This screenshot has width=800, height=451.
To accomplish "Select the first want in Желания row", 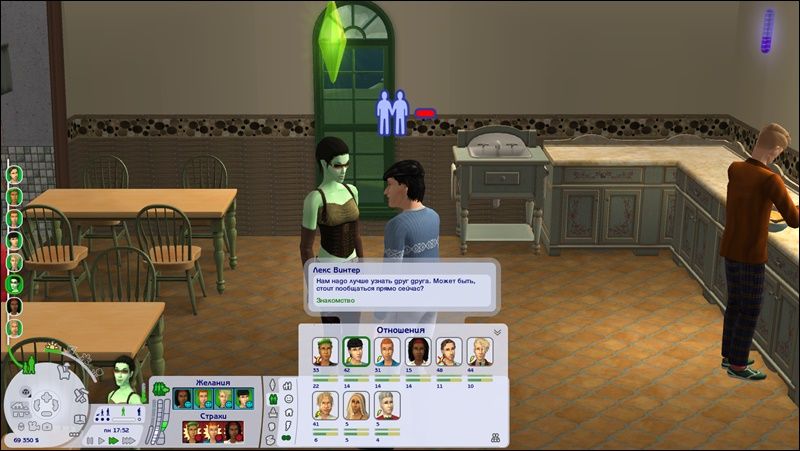I will tap(183, 397).
